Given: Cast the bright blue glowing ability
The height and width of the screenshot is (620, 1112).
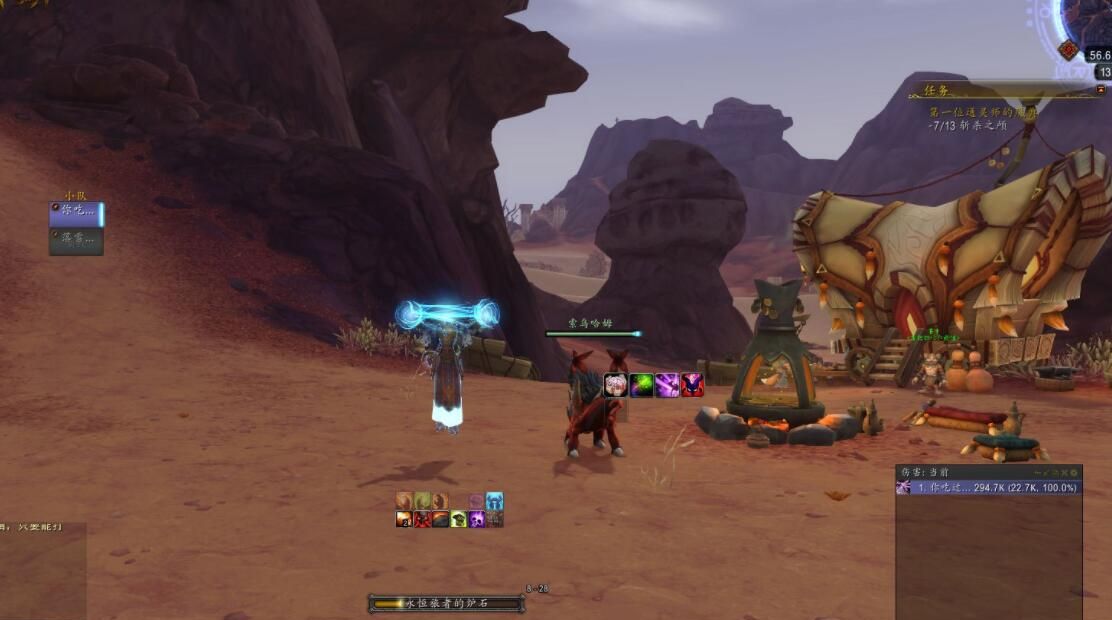Looking at the screenshot, I should [x=494, y=501].
